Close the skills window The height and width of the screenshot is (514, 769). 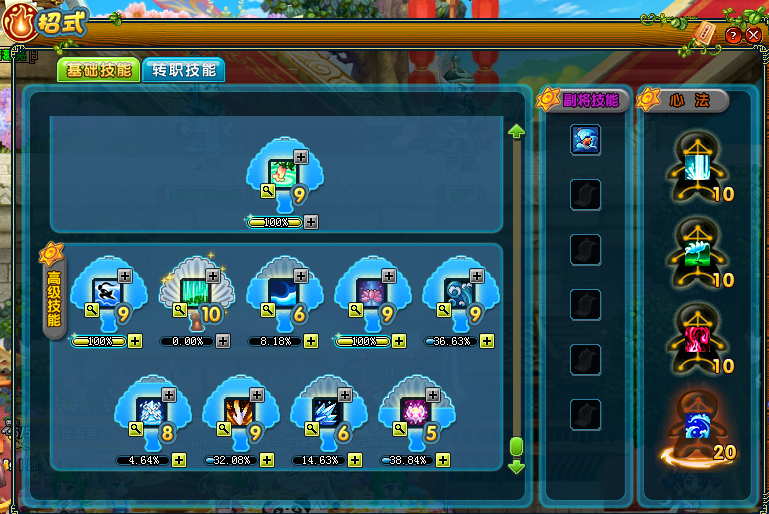coord(753,34)
